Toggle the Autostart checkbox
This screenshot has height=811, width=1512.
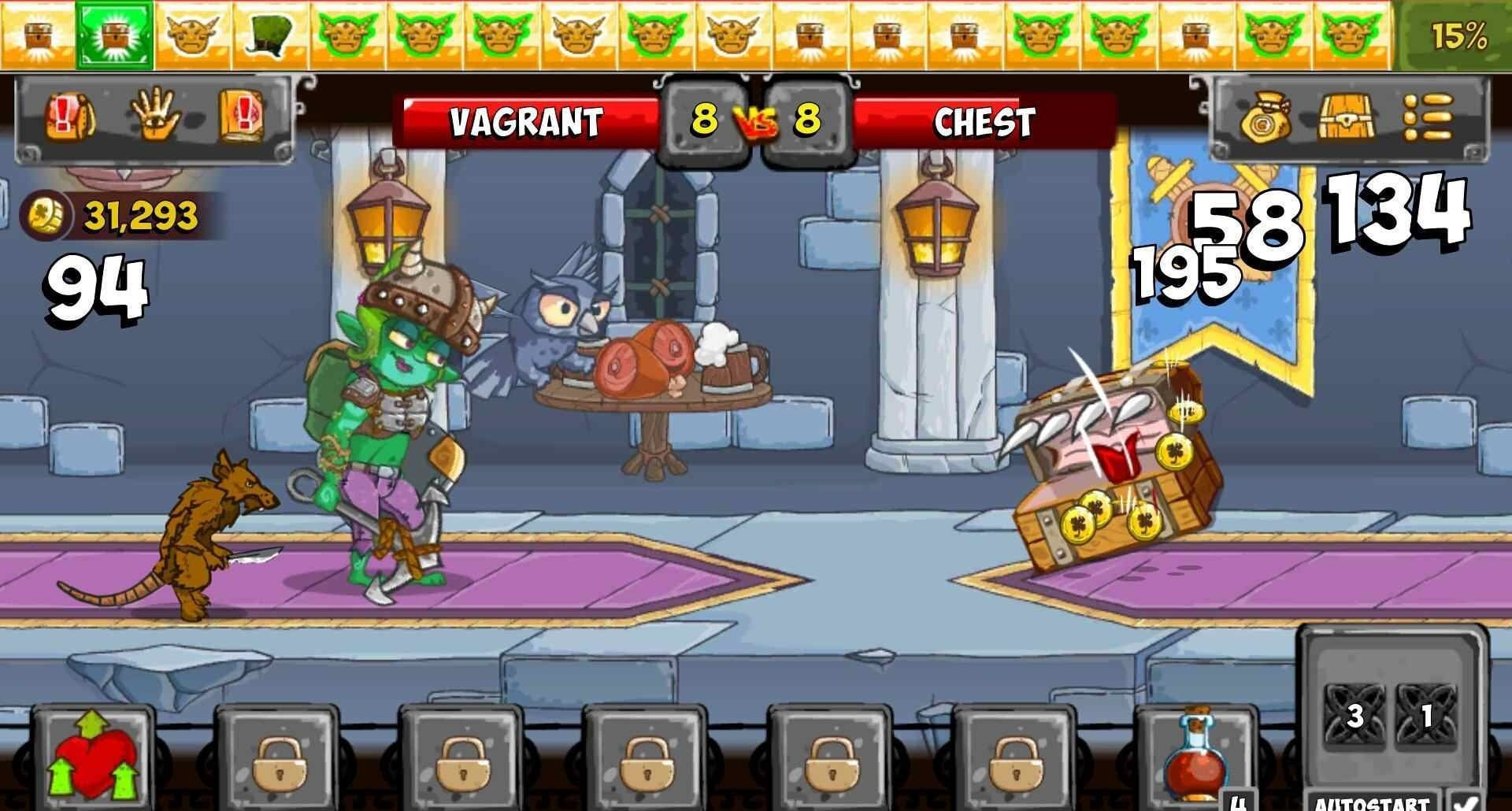1466,802
